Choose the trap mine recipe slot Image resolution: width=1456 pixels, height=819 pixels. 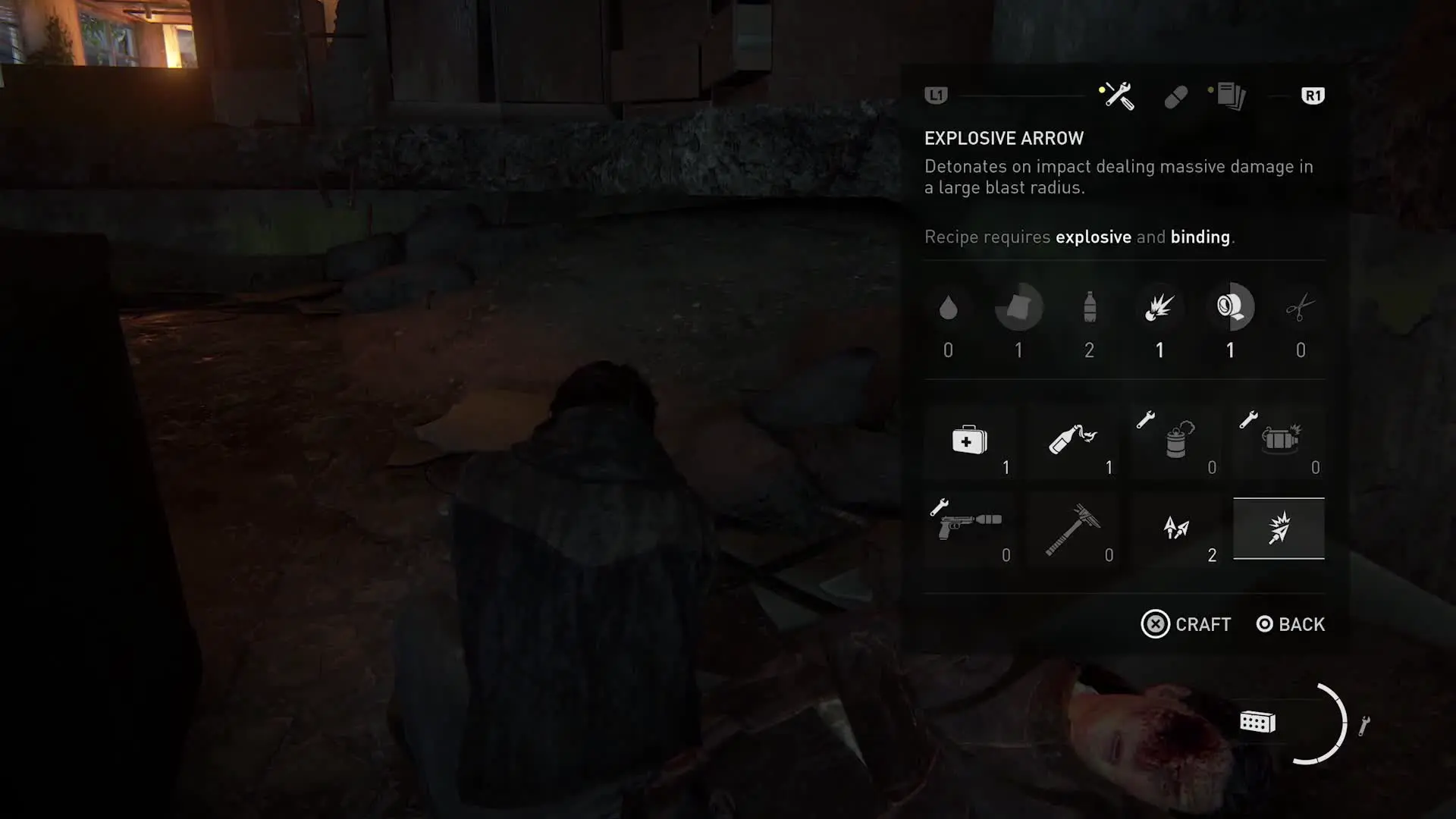(x=1176, y=441)
